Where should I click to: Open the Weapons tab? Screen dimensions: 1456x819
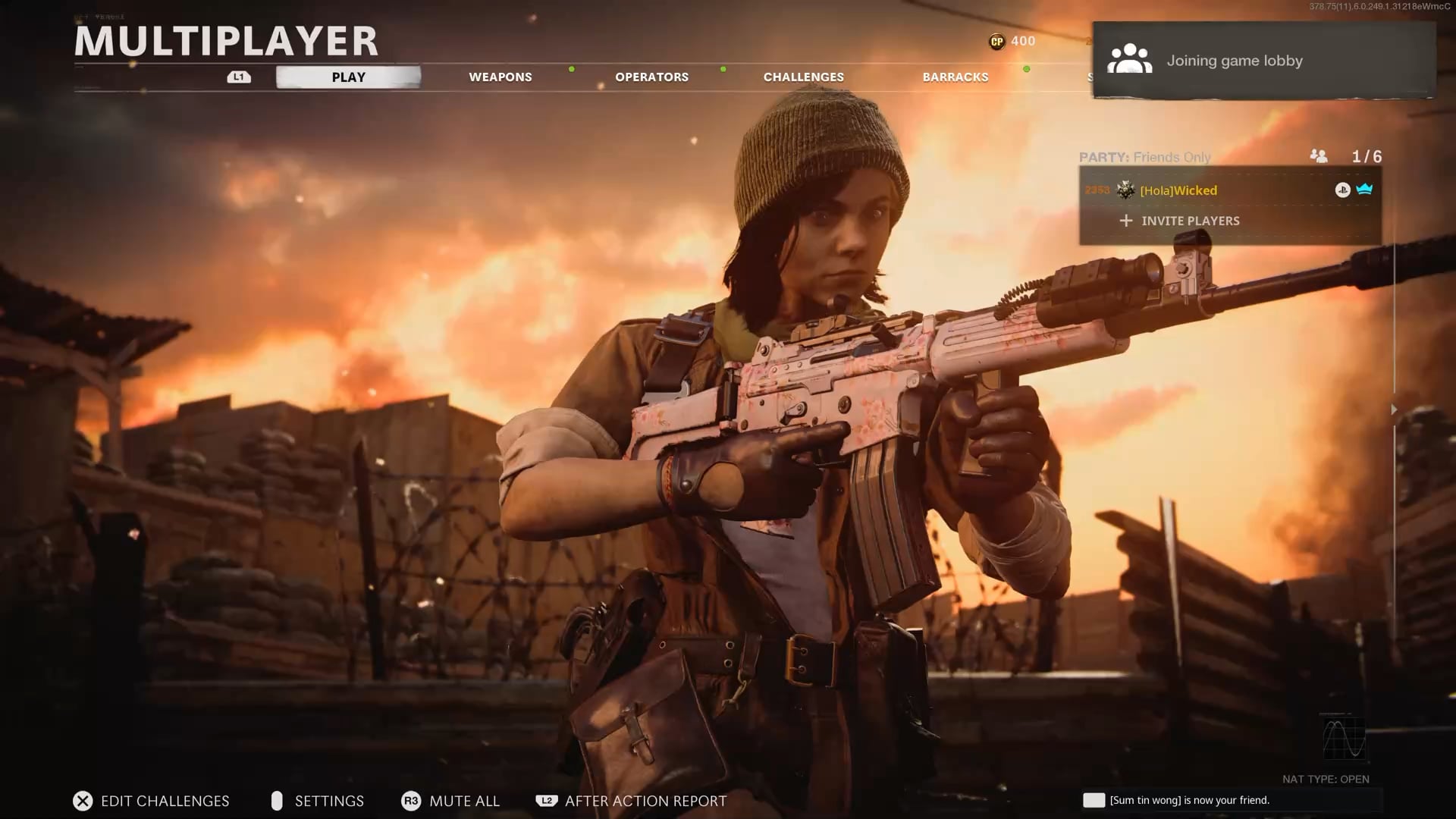(x=500, y=77)
